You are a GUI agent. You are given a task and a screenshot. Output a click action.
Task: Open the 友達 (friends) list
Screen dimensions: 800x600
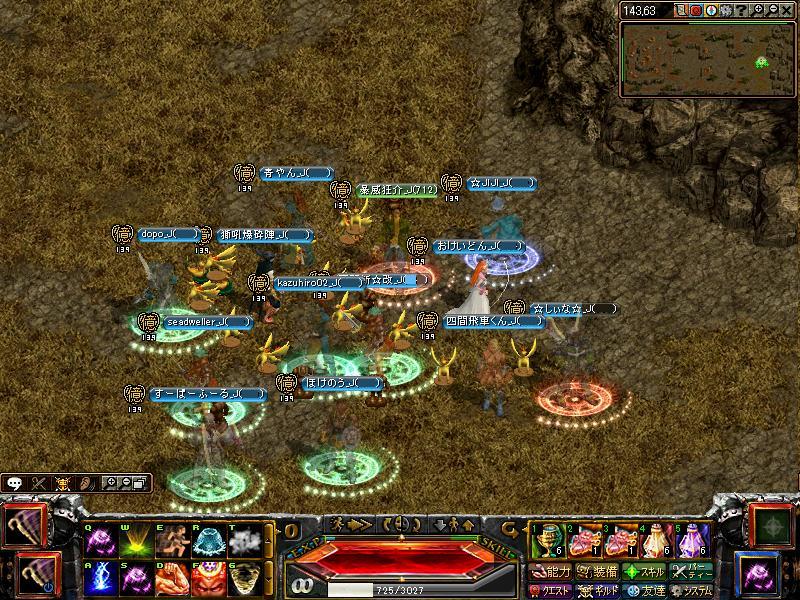pyautogui.click(x=645, y=590)
